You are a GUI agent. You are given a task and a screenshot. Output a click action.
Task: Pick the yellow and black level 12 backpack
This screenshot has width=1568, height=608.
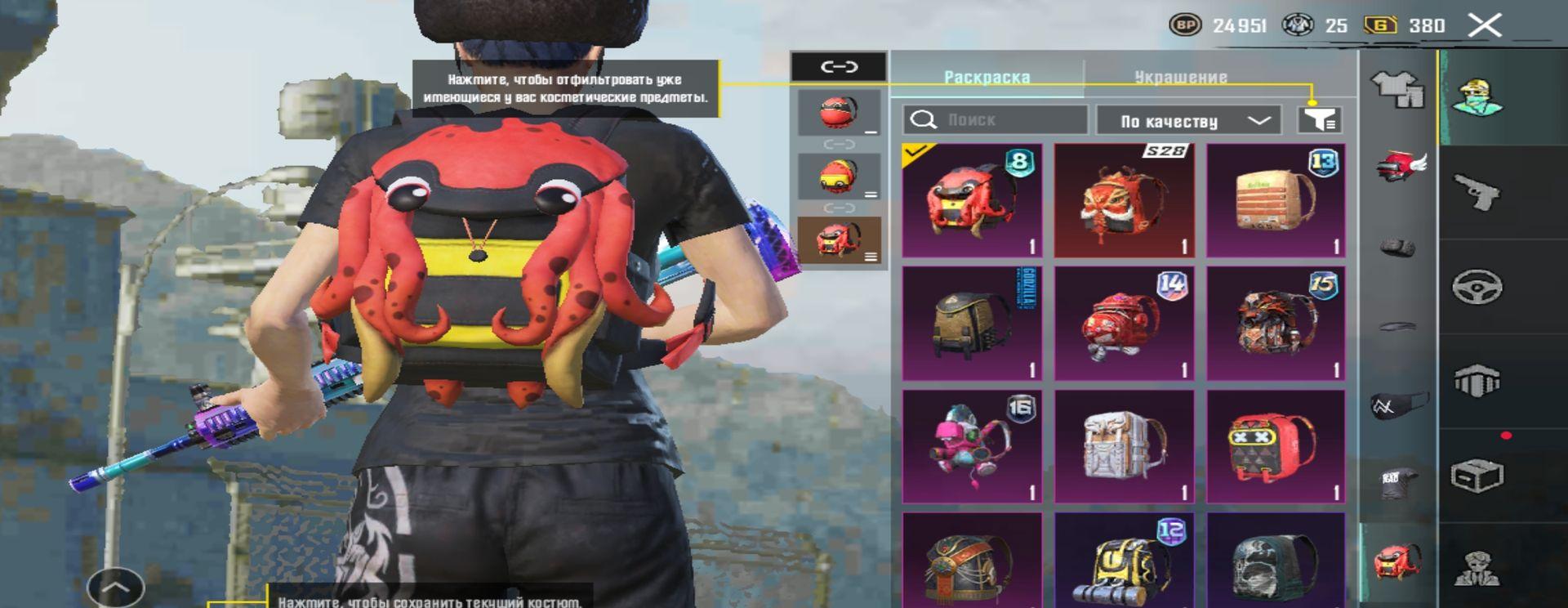pyautogui.click(x=1124, y=562)
